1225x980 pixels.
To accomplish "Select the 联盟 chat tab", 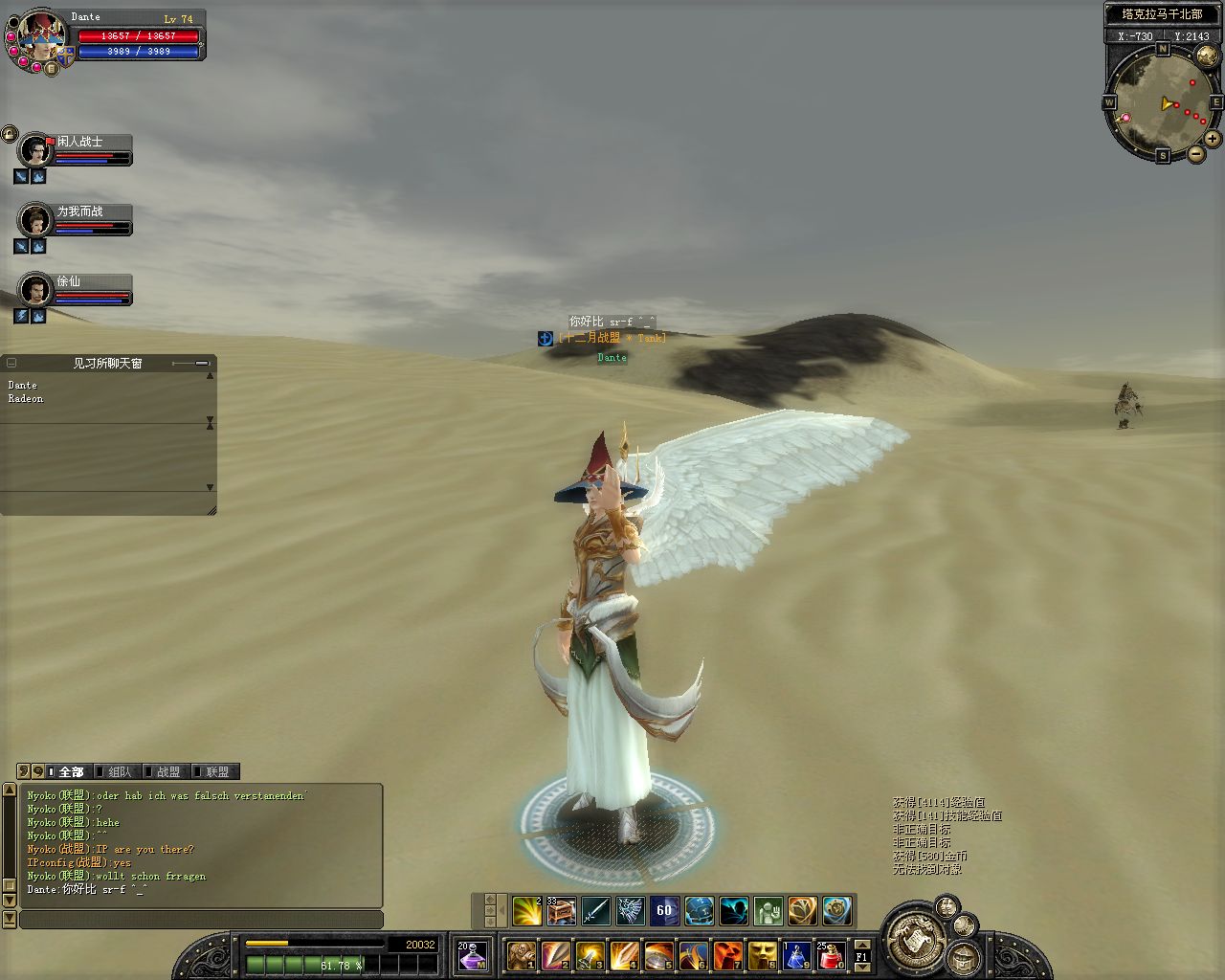I will coord(216,771).
